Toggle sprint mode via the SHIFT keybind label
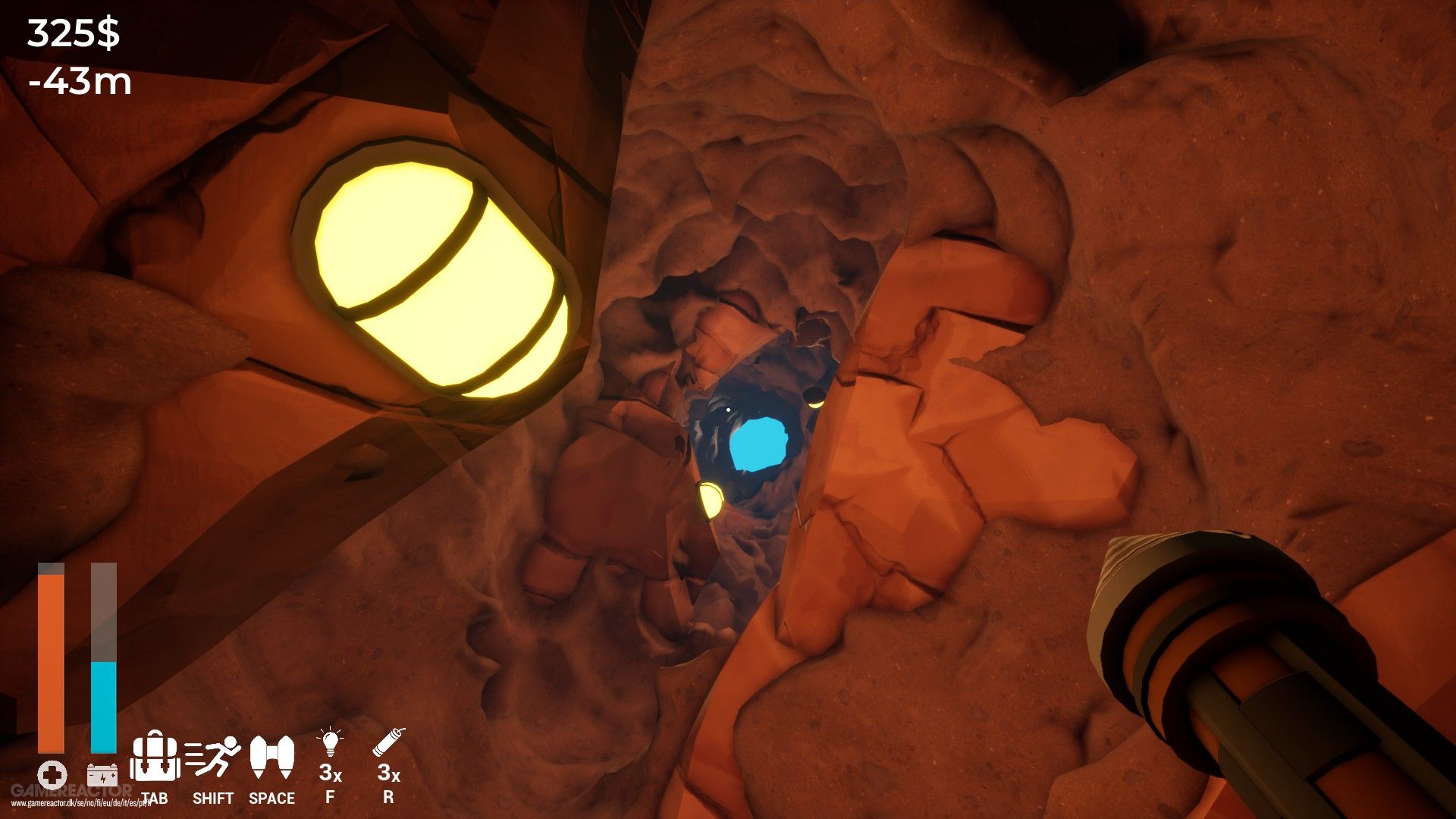 coord(213,799)
